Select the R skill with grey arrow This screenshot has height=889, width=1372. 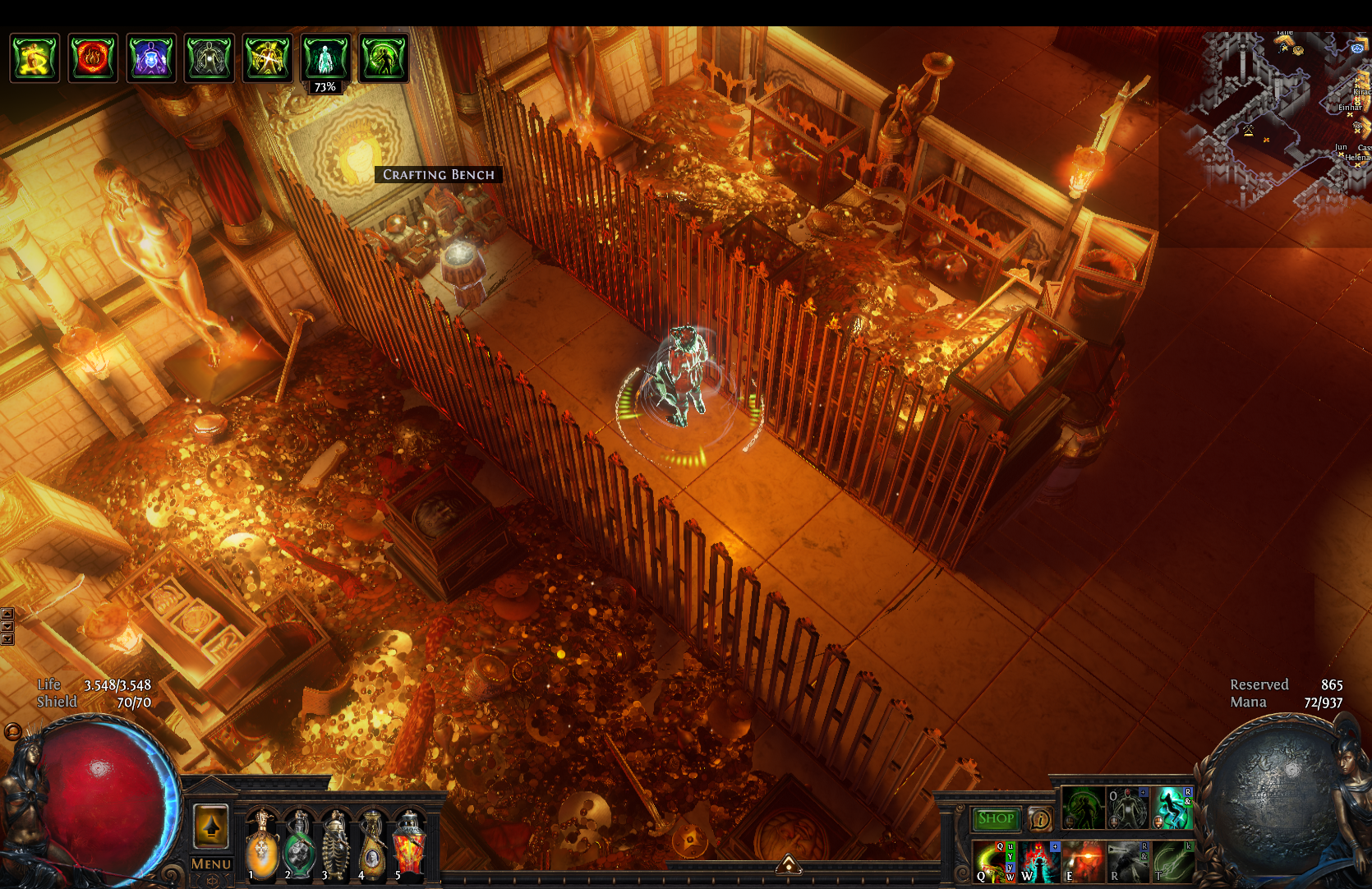pyautogui.click(x=1128, y=862)
